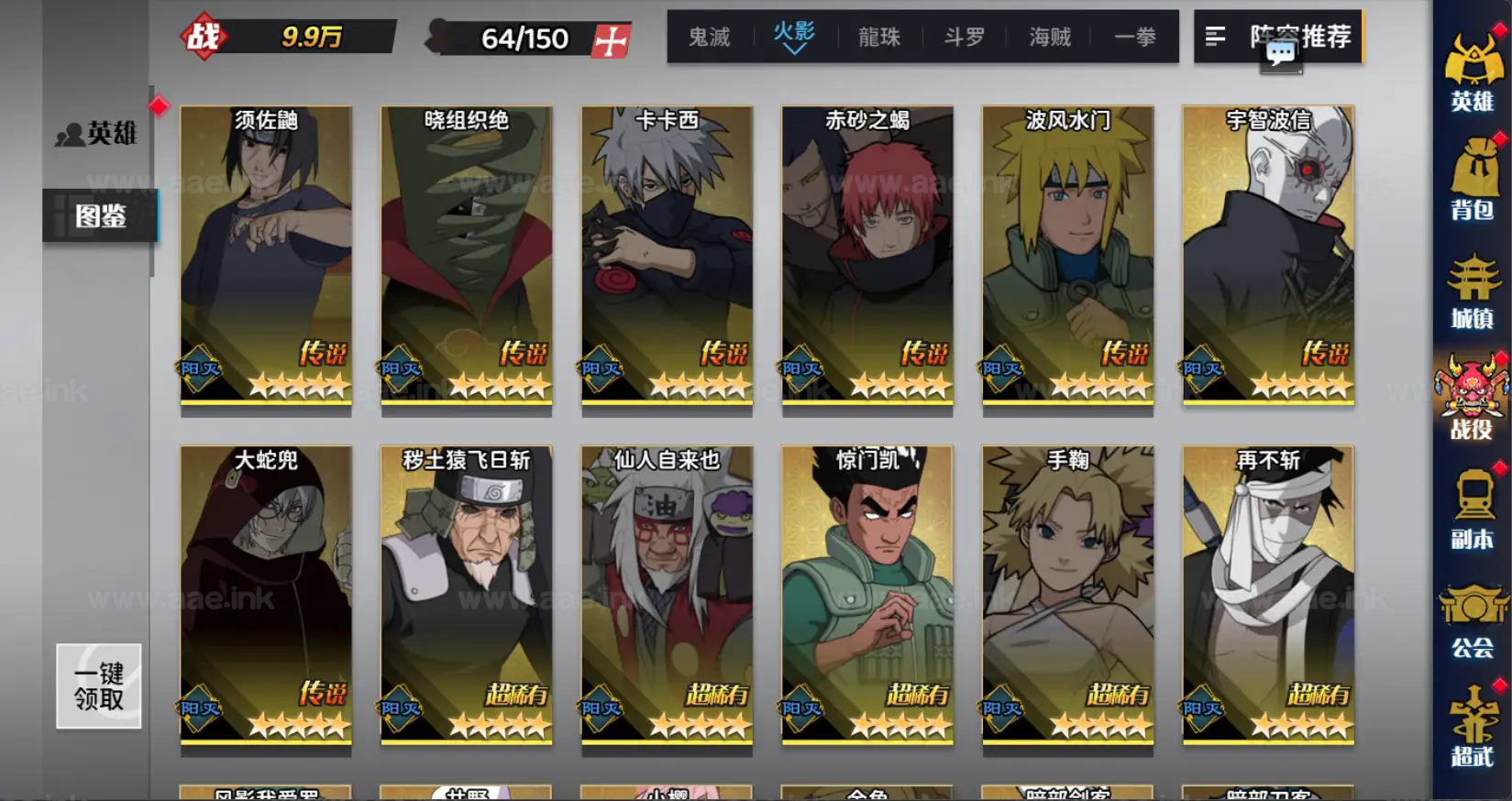The width and height of the screenshot is (1512, 801).
Task: Open 阵容推荐 lineup recommendations
Action: 1299,37
